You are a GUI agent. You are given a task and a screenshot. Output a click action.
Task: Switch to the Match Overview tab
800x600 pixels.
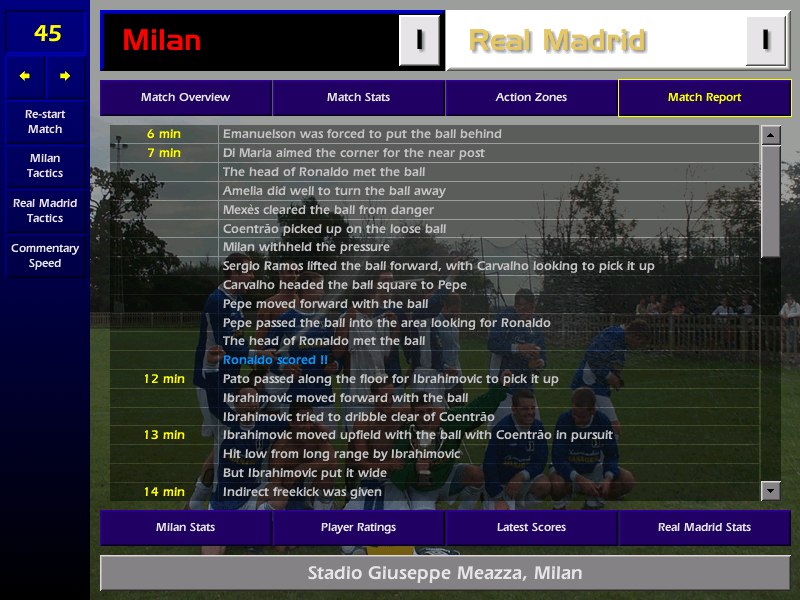tap(185, 98)
